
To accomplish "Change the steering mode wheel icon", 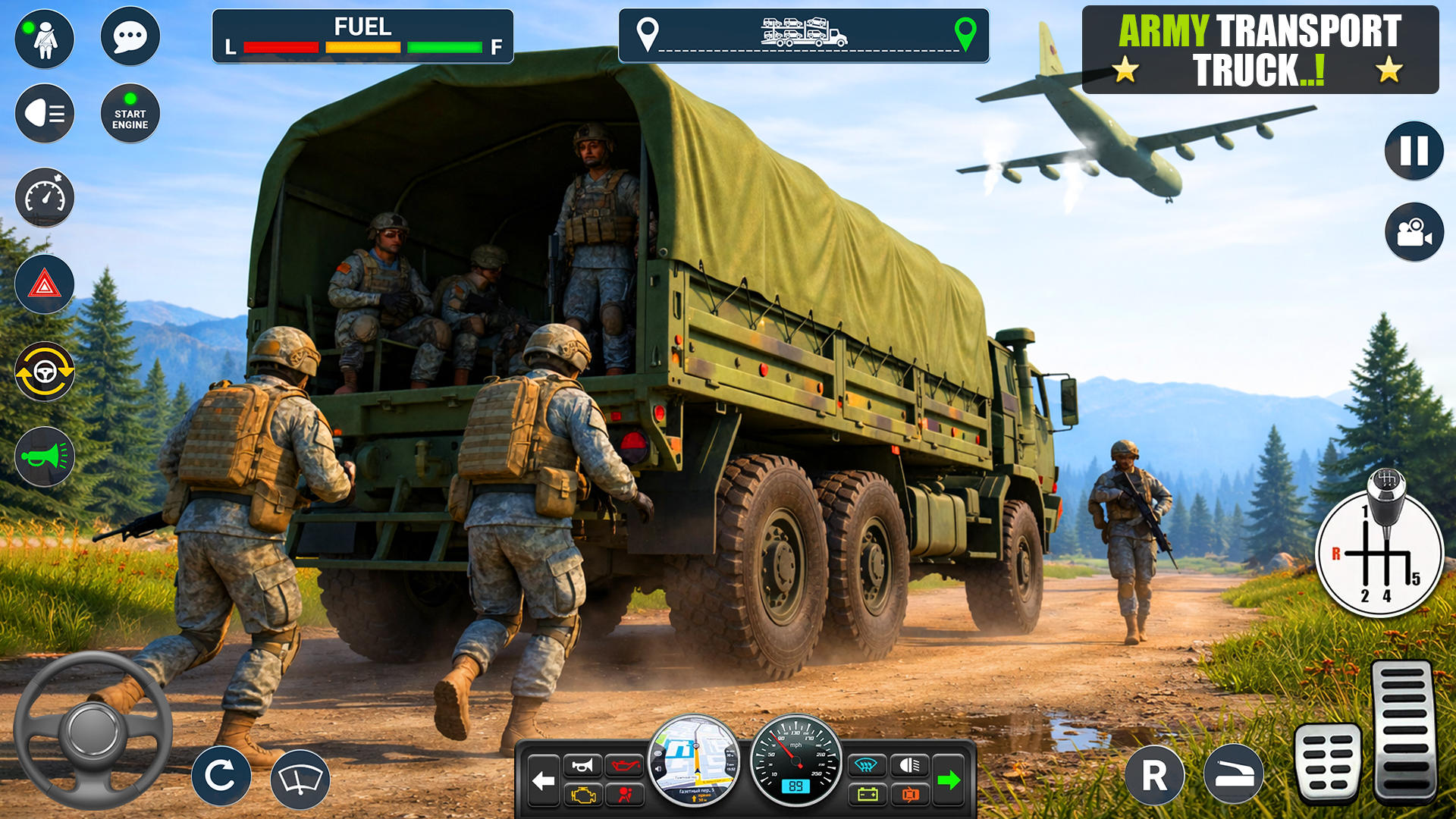I will 45,372.
